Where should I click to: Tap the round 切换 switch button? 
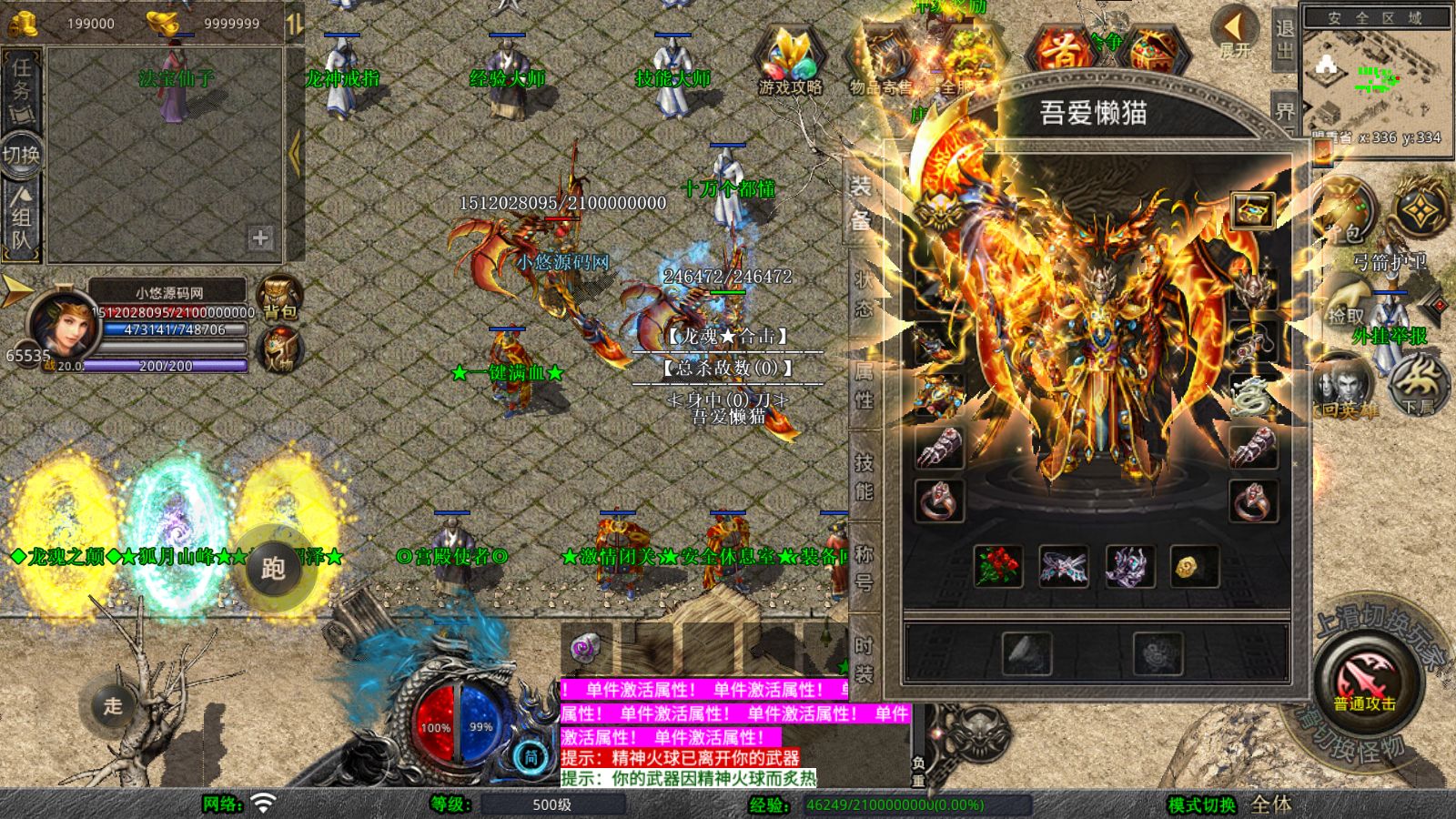(21, 155)
